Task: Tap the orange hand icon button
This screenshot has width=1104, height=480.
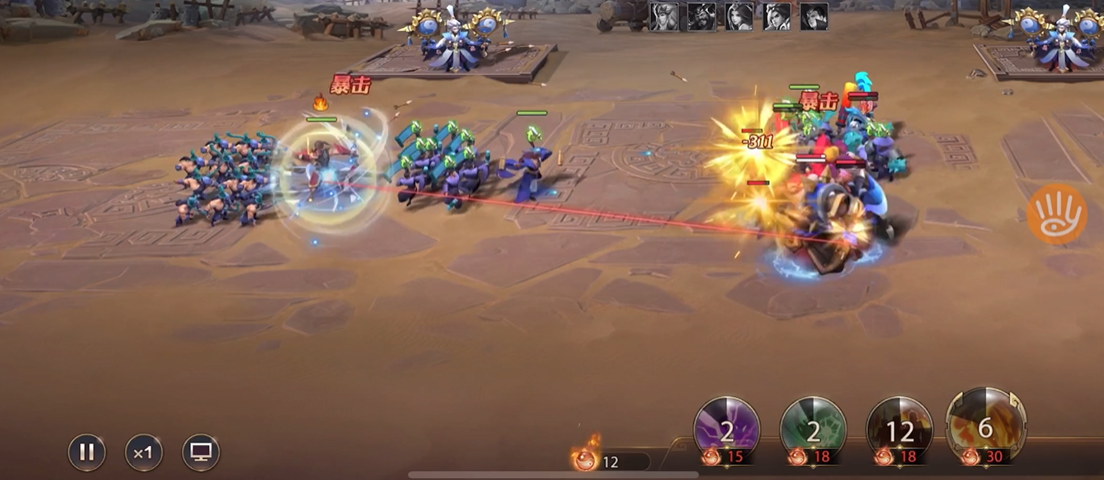Action: coord(1056,215)
